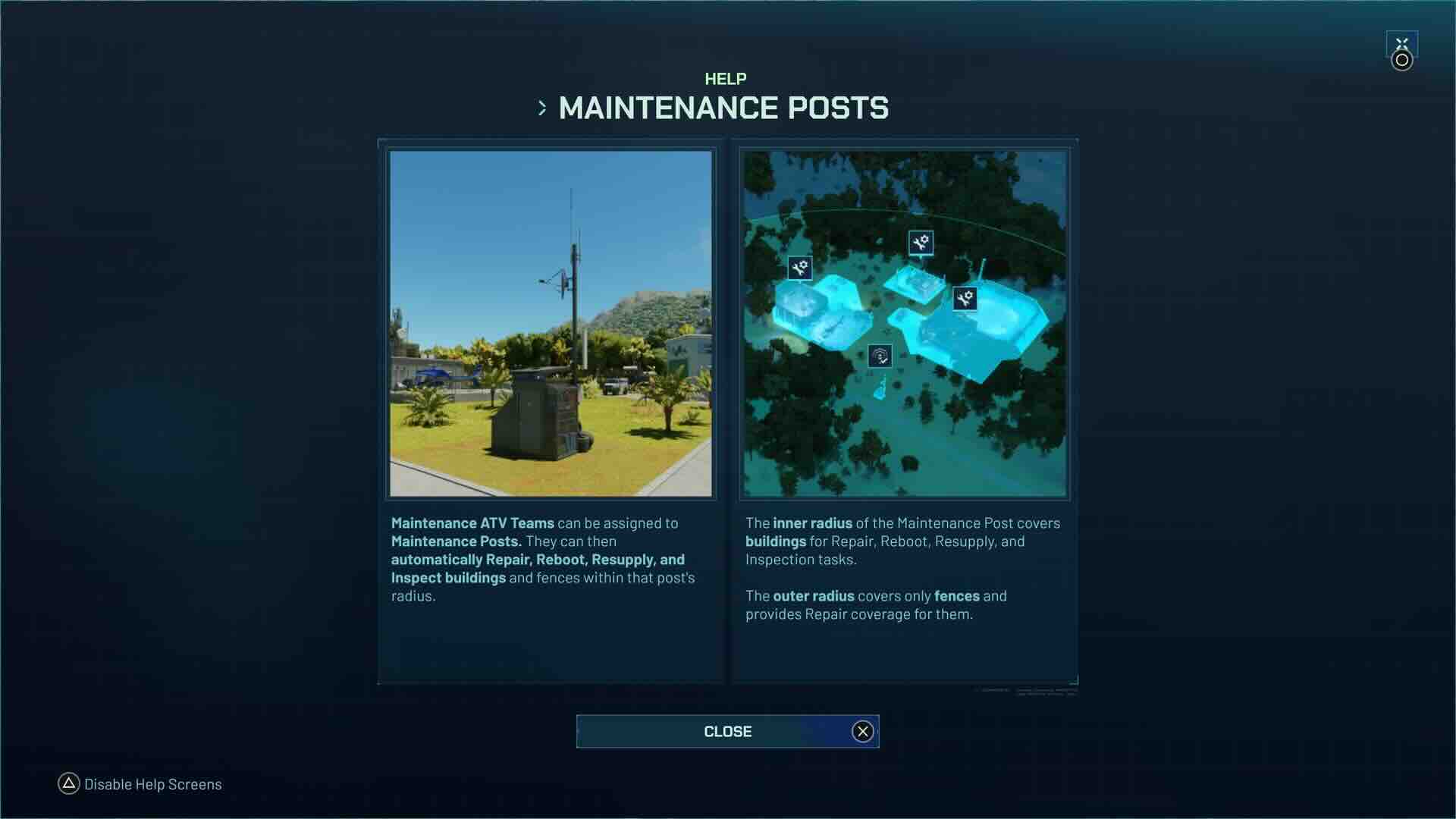1456x819 pixels.
Task: Click the Maintenance Post photo thumbnail on the left
Action: pyautogui.click(x=551, y=324)
